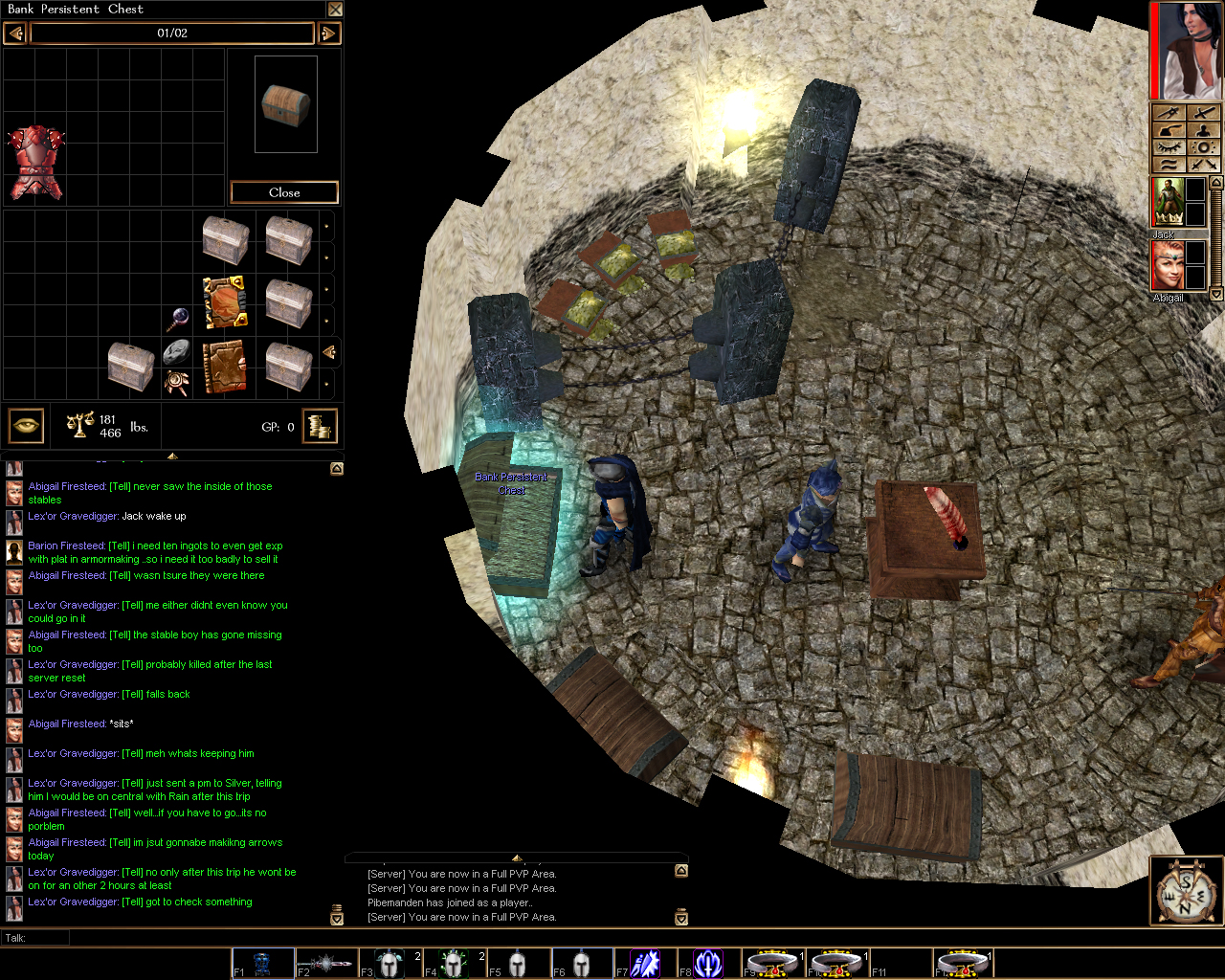Select the red armor in the chest
This screenshot has height=980, width=1225.
tap(36, 162)
